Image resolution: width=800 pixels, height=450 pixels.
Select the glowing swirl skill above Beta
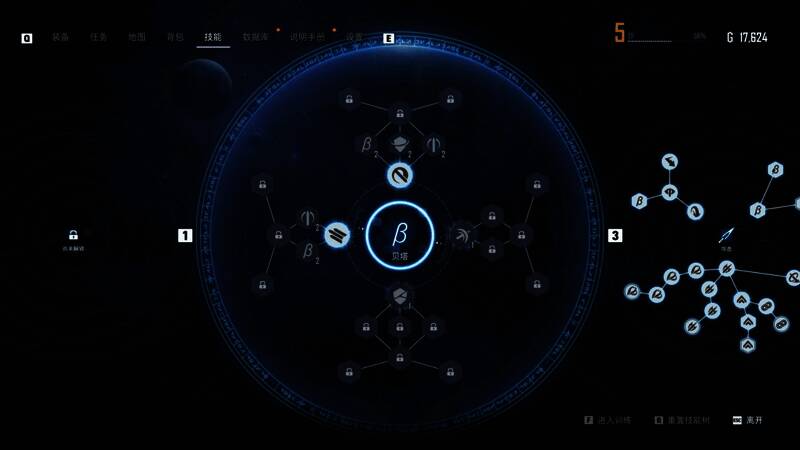point(400,176)
